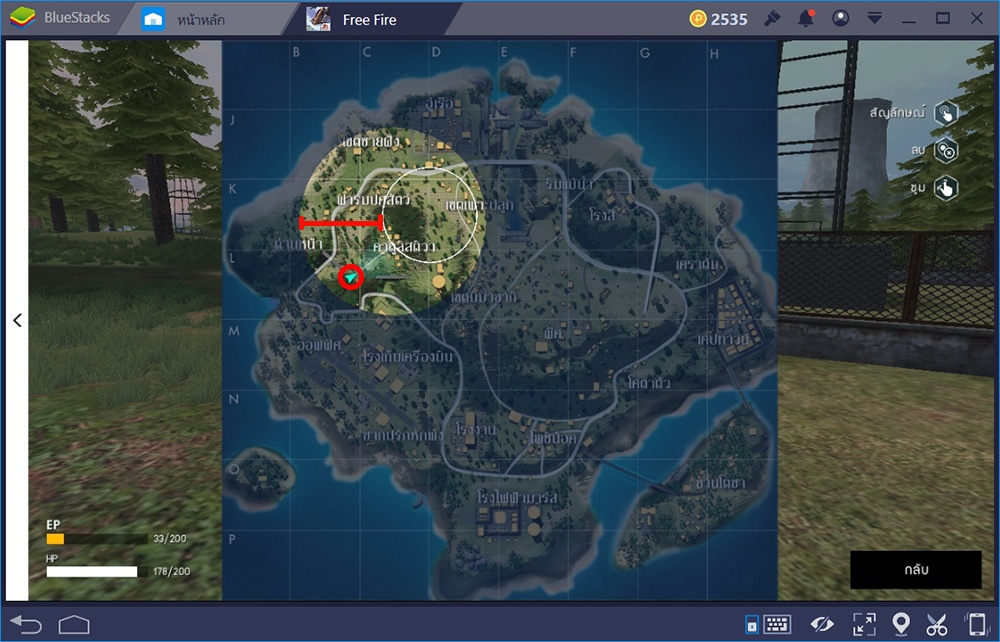Image resolution: width=1000 pixels, height=642 pixels.
Task: Open the location pin tool
Action: coord(900,625)
